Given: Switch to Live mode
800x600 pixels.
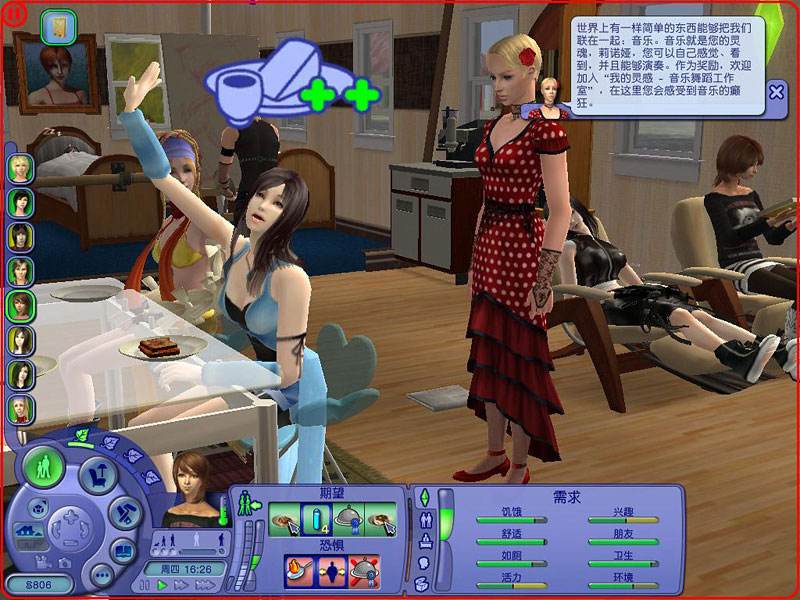Looking at the screenshot, I should (x=44, y=466).
